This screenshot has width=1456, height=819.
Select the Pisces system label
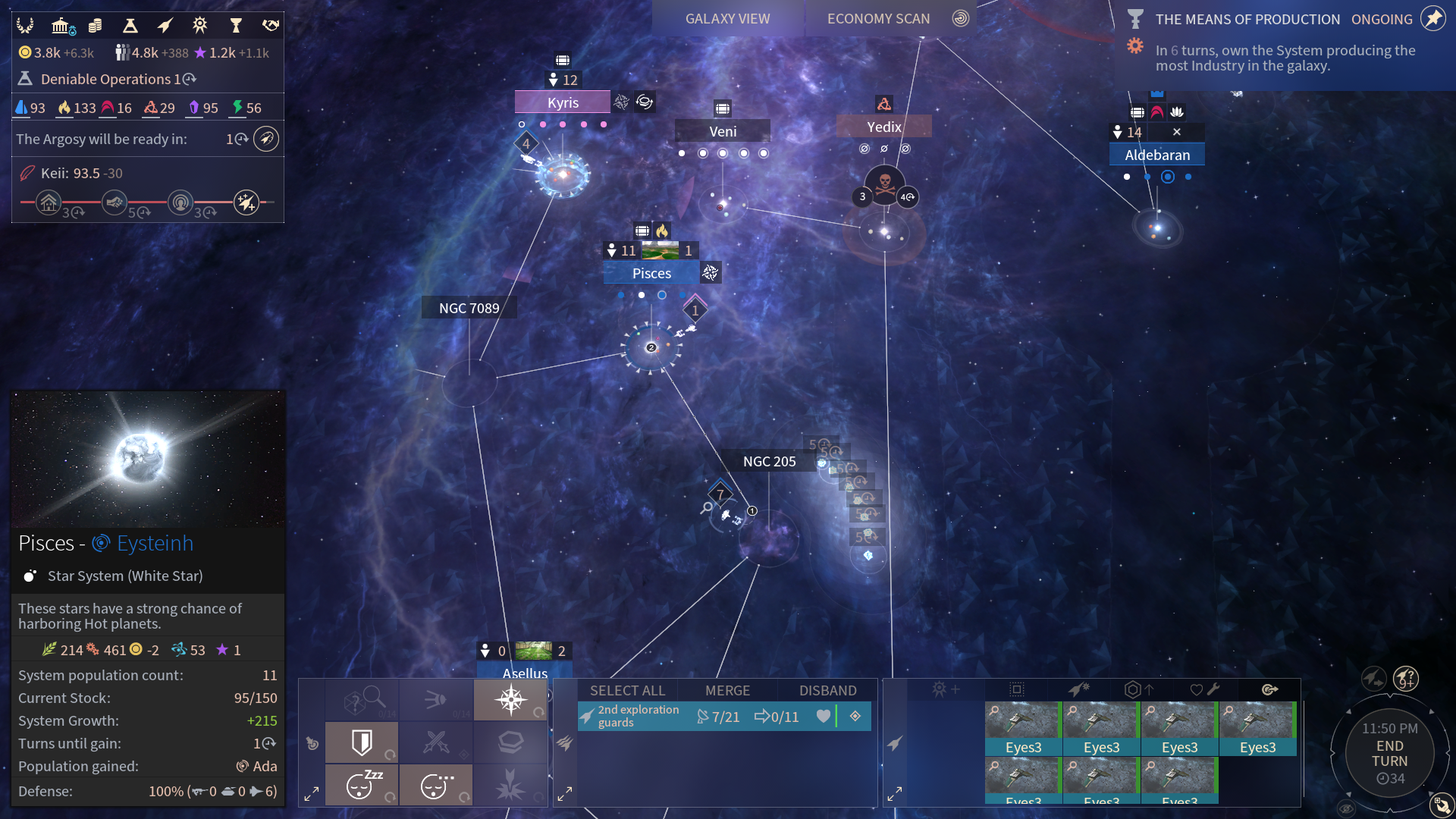click(x=651, y=273)
